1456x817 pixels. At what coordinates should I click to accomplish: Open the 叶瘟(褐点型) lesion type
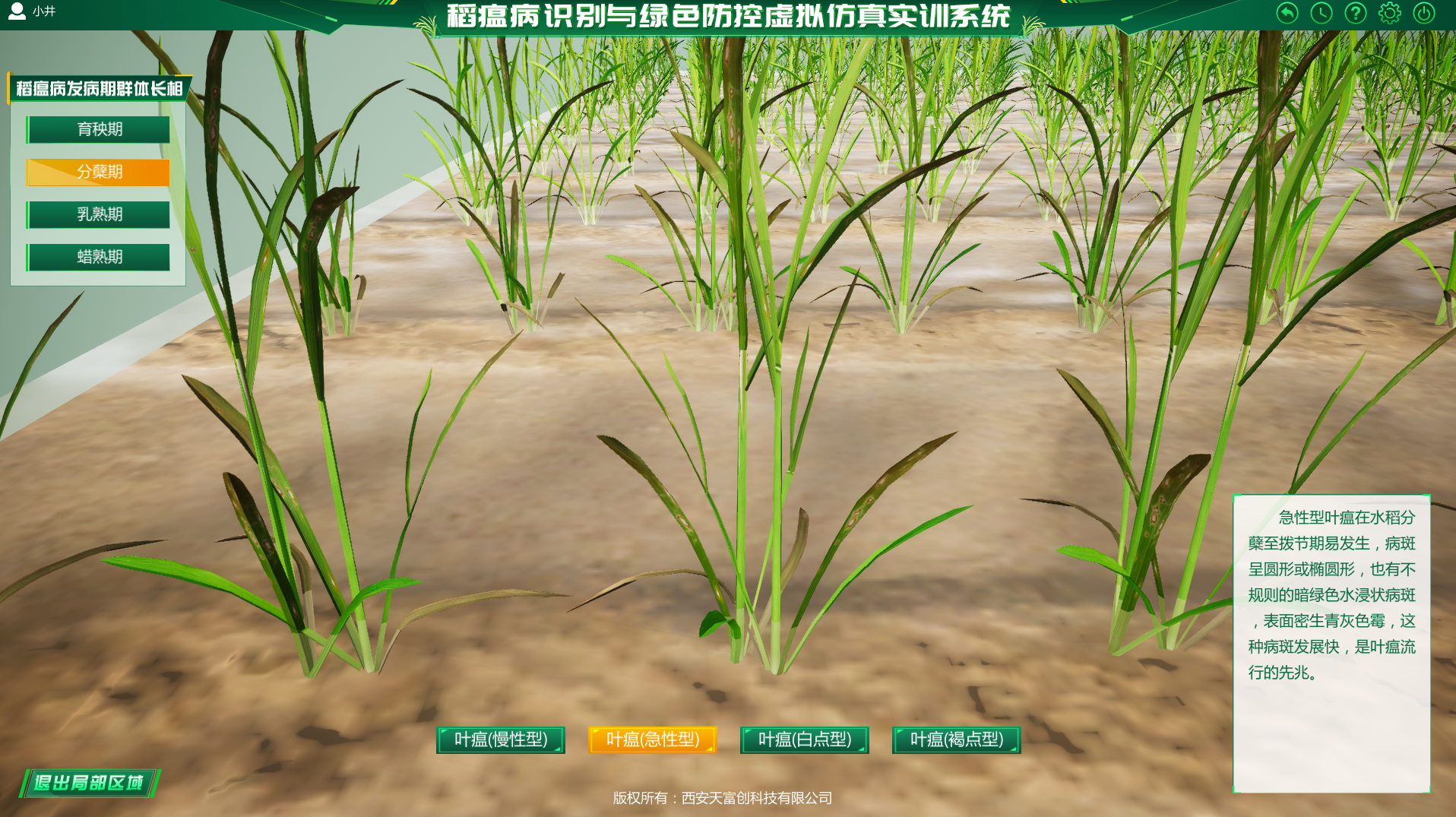(x=954, y=739)
